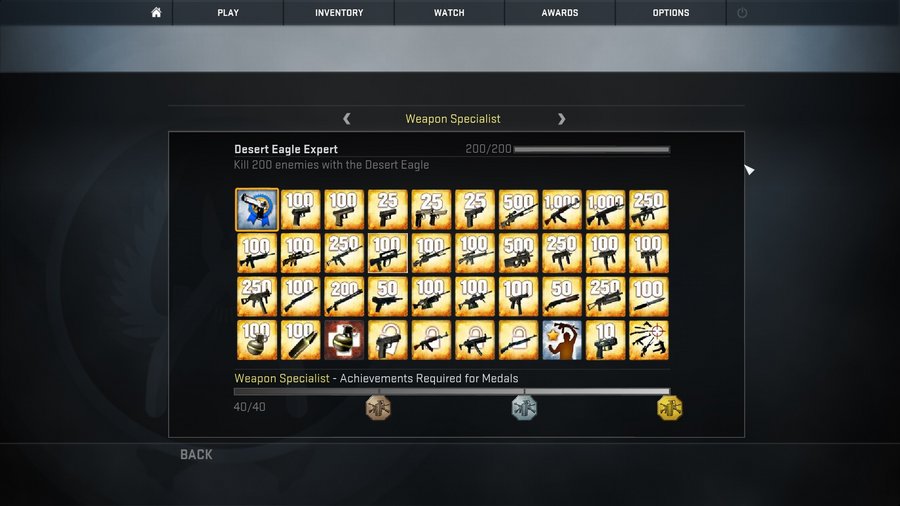The image size is (900, 506).
Task: Choose the grenade with red cross achievement
Action: click(344, 340)
